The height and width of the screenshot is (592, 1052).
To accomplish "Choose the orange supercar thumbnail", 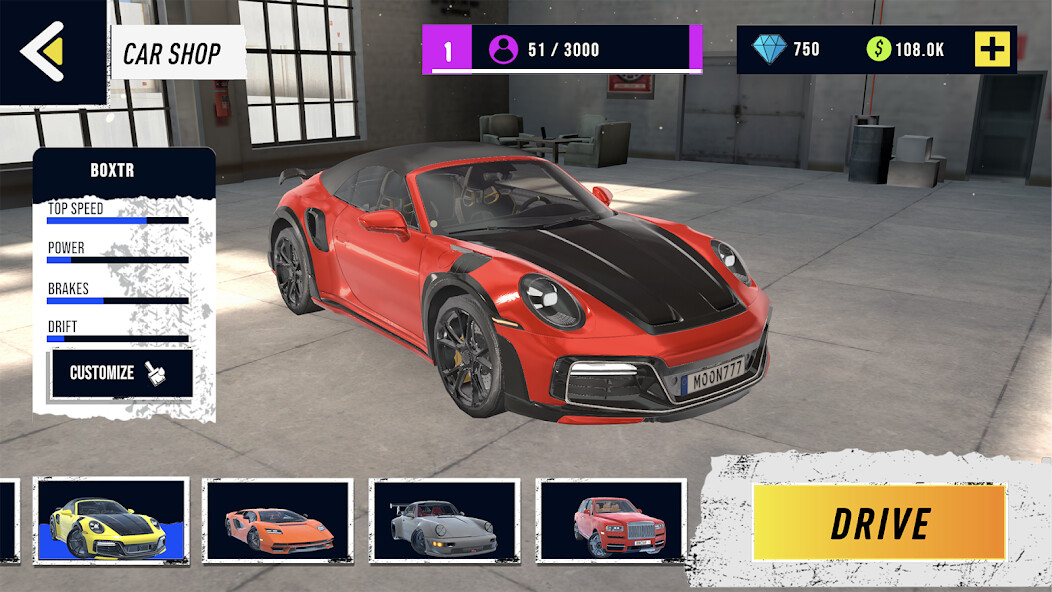I will coord(278,520).
